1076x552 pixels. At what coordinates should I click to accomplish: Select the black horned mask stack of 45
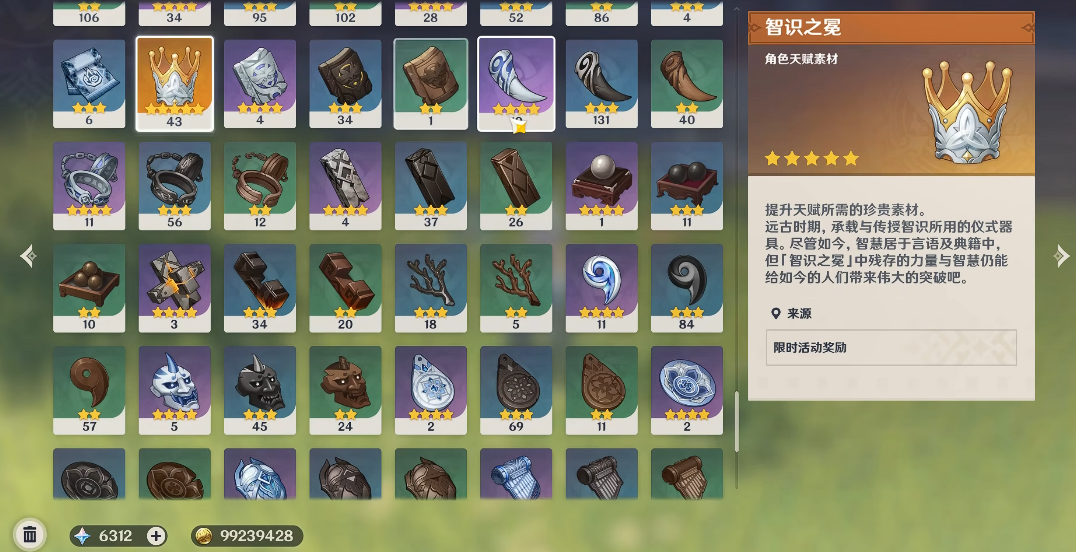260,390
